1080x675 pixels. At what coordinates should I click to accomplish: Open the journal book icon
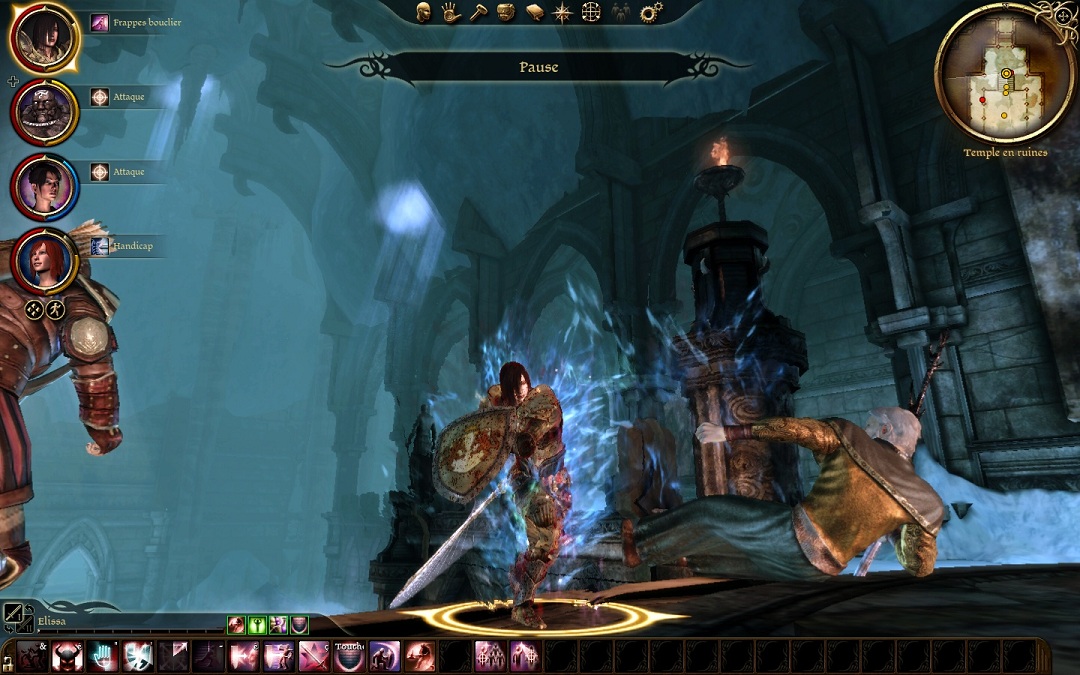(535, 12)
